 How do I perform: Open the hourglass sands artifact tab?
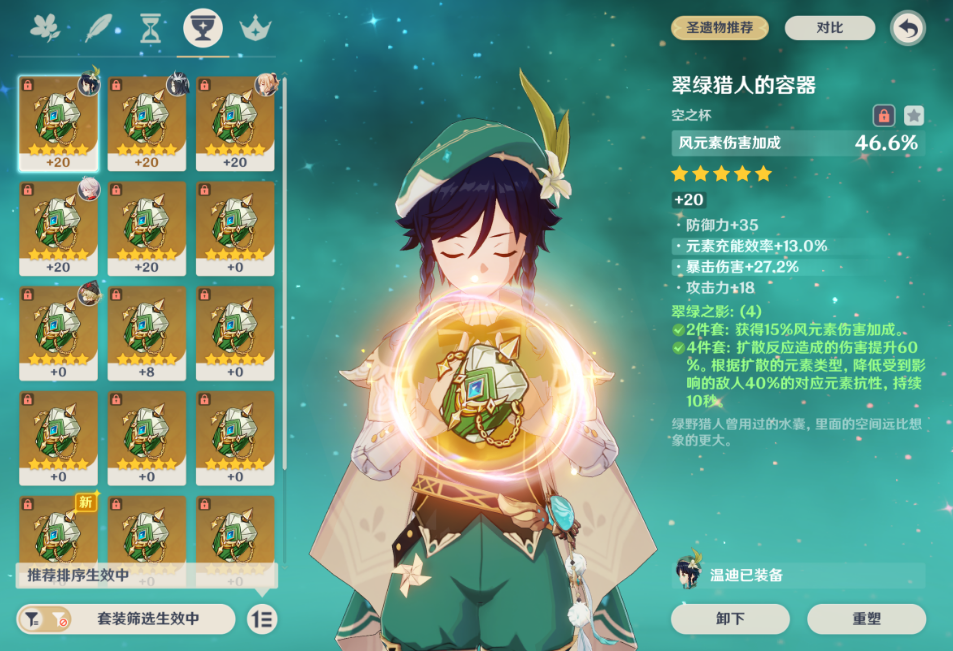(150, 28)
